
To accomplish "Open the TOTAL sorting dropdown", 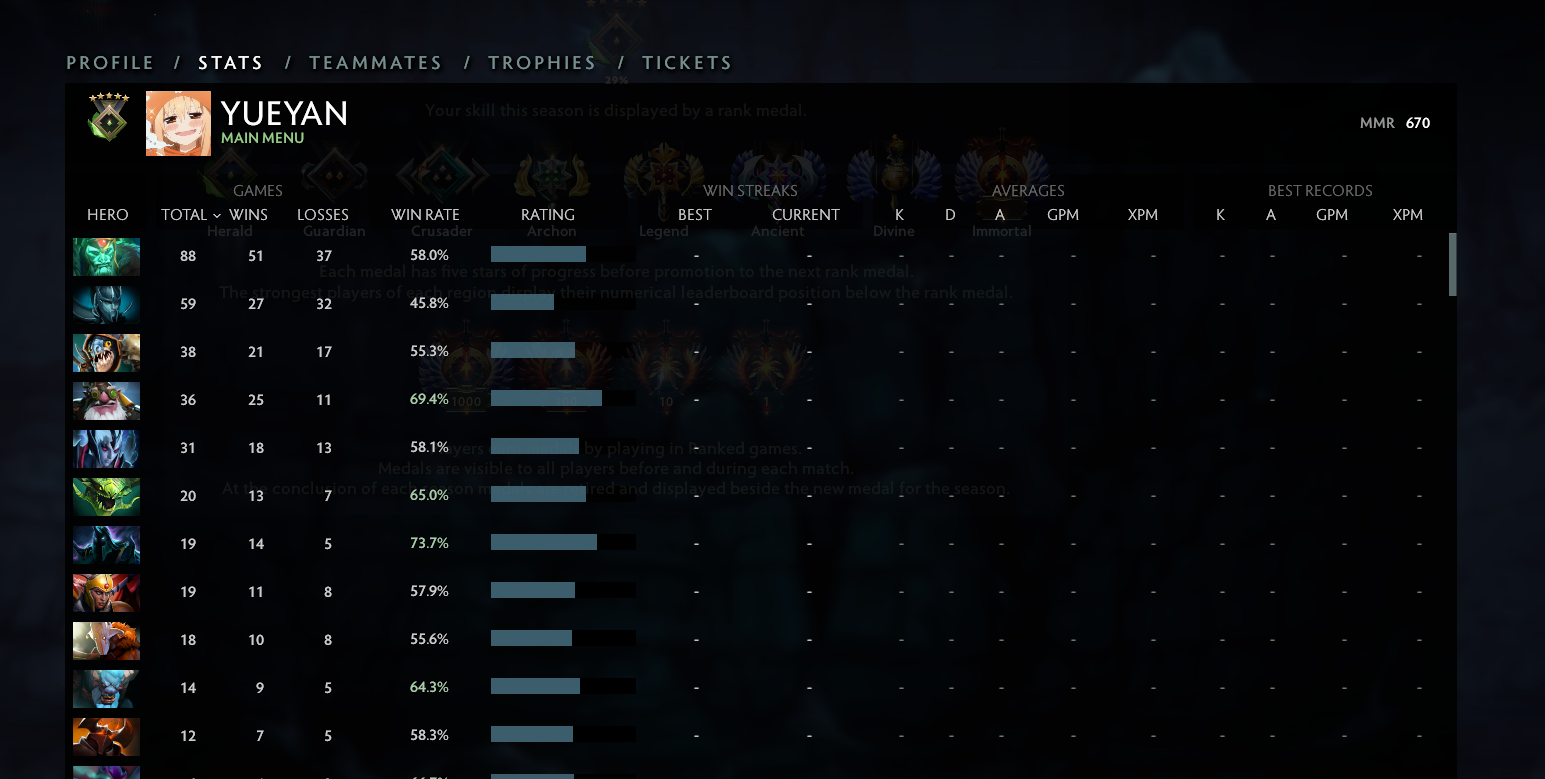I will 189,214.
